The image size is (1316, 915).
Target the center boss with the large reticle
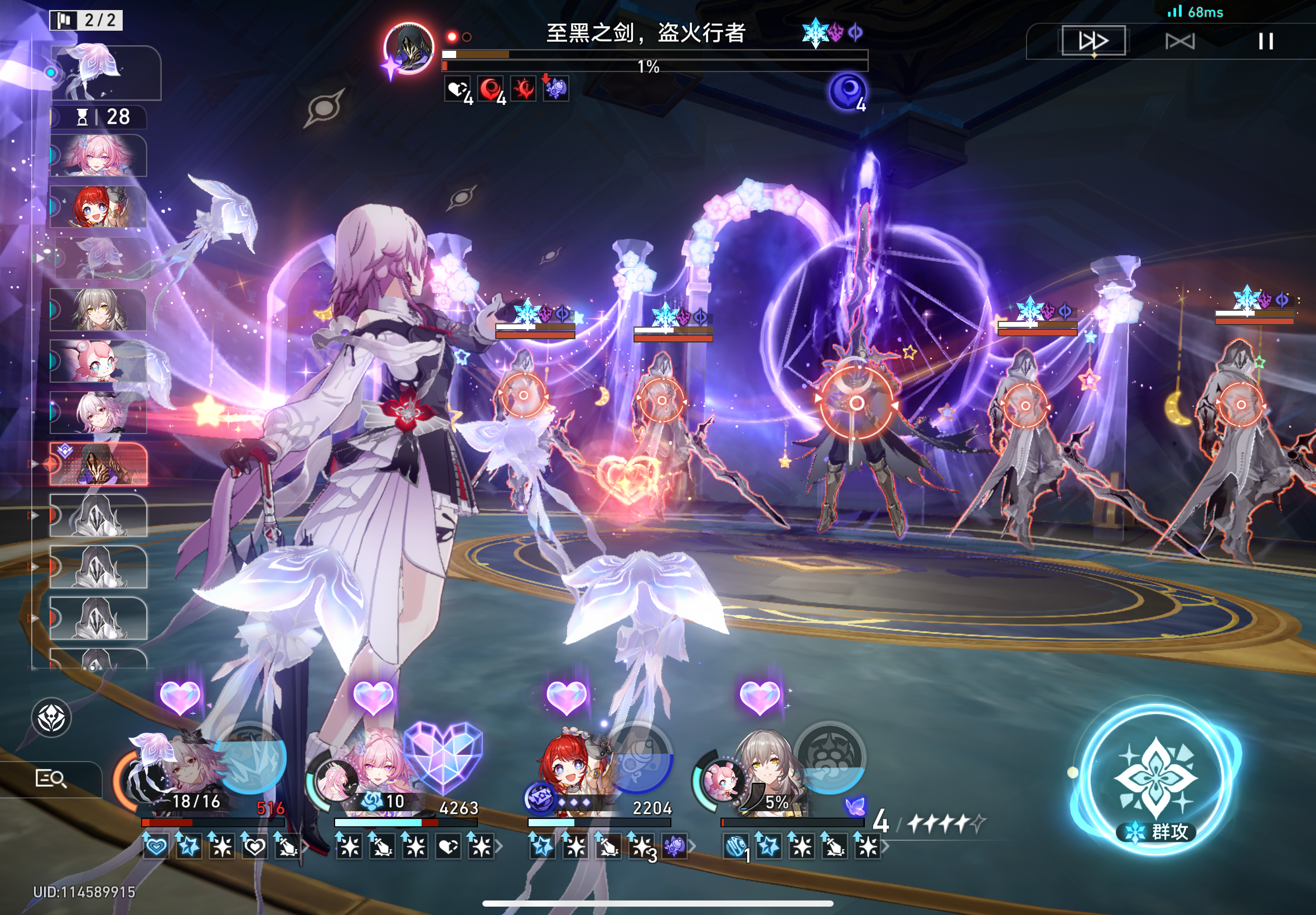856,403
